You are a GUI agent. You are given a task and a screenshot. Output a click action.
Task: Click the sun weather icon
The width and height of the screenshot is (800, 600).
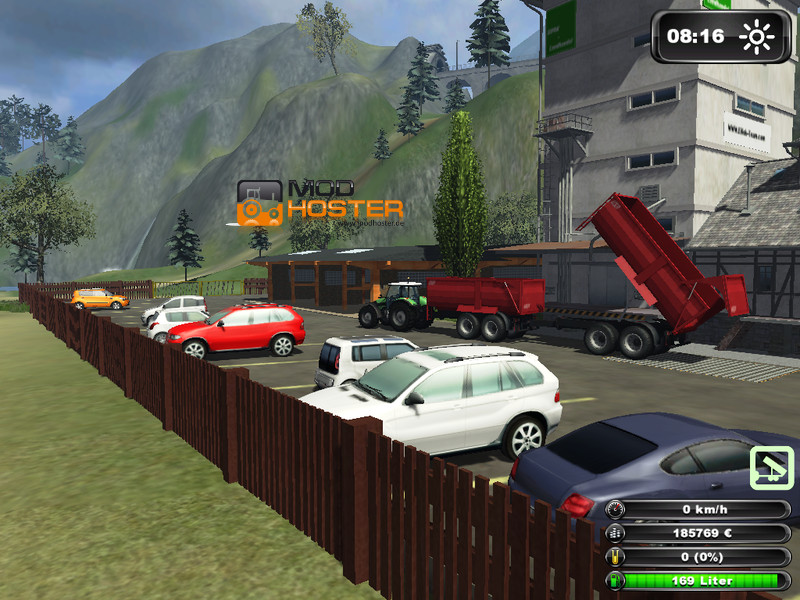click(756, 38)
